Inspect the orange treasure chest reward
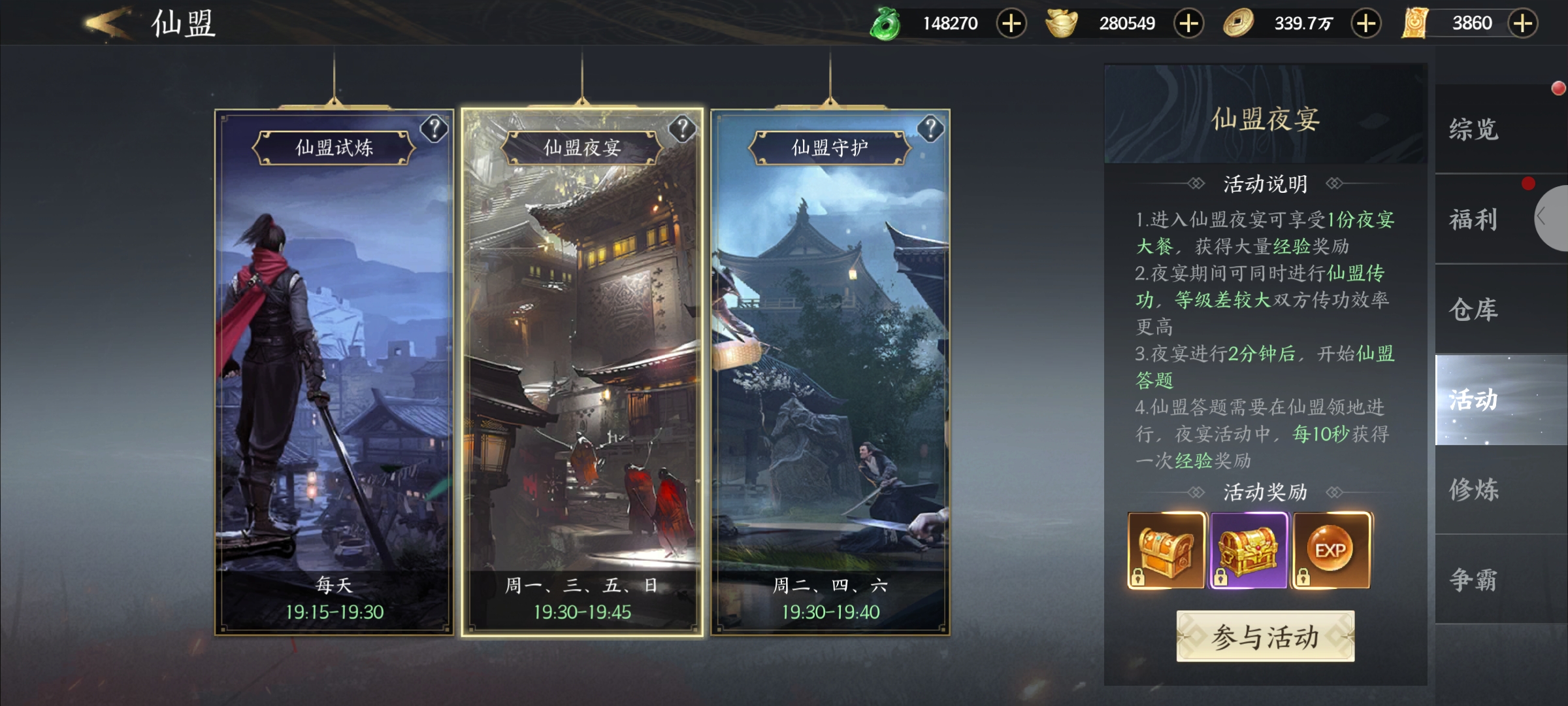 (1166, 550)
